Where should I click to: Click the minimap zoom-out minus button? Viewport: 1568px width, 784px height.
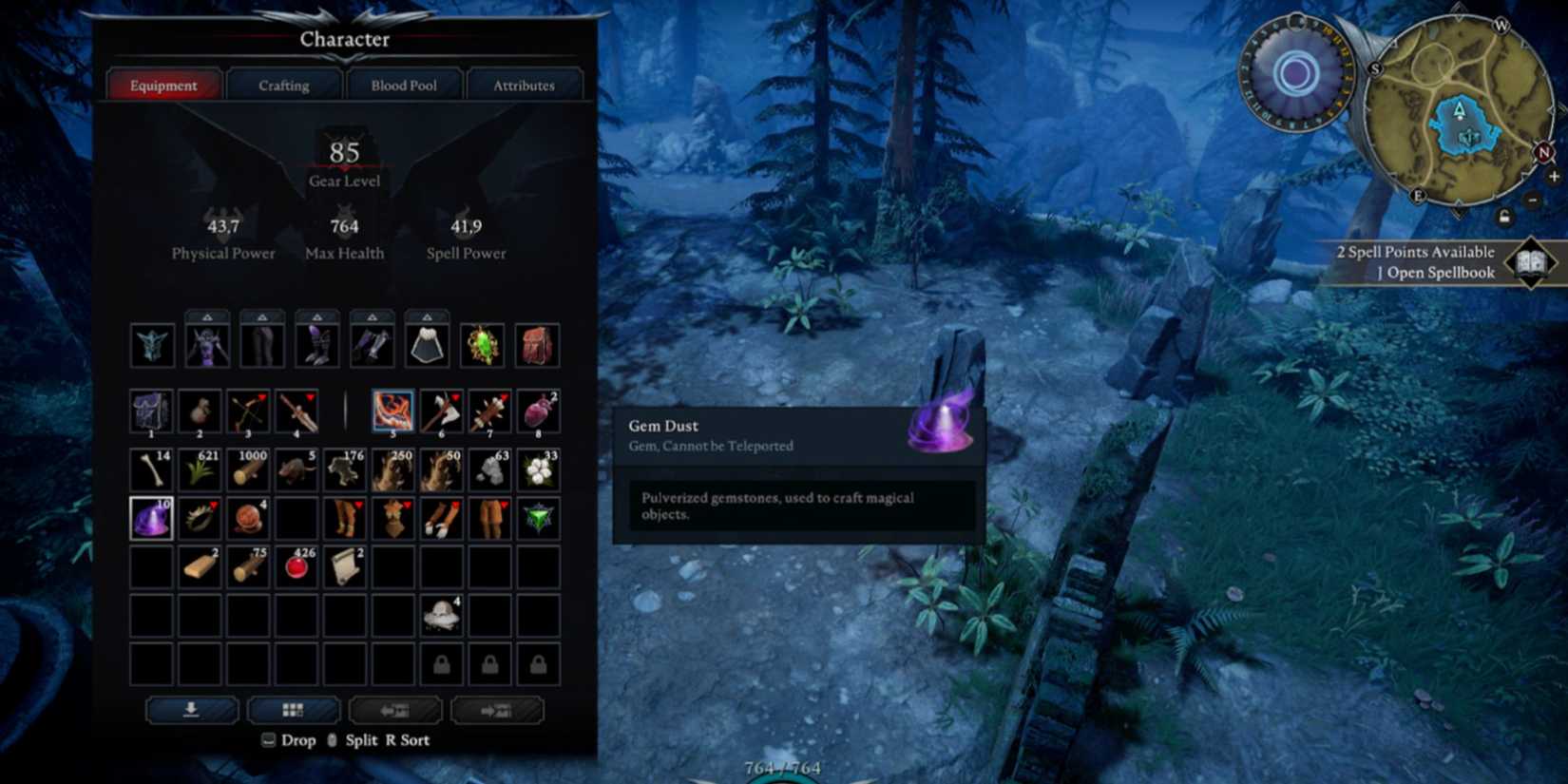pyautogui.click(x=1532, y=201)
